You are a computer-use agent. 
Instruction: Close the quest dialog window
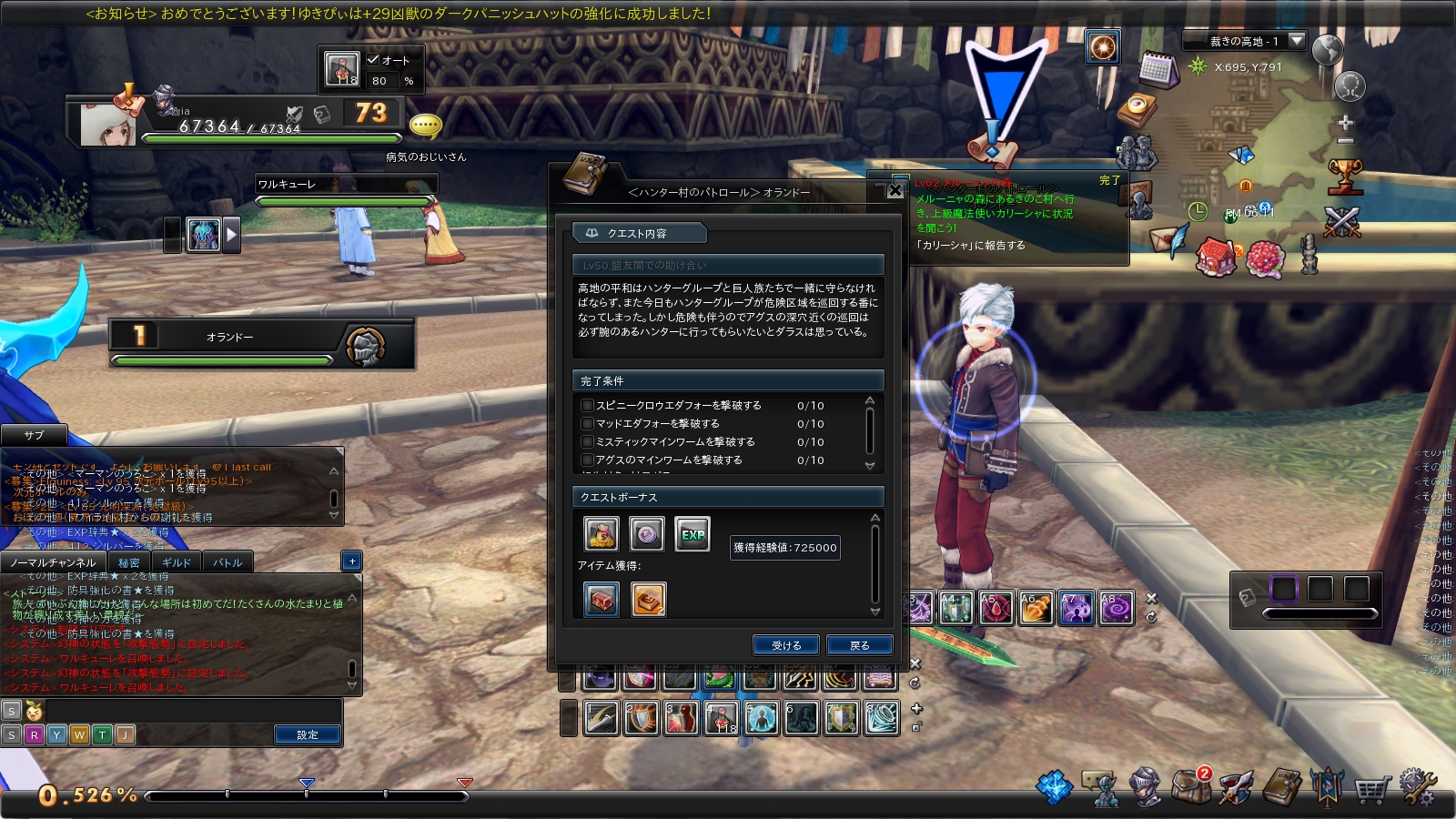[x=895, y=190]
